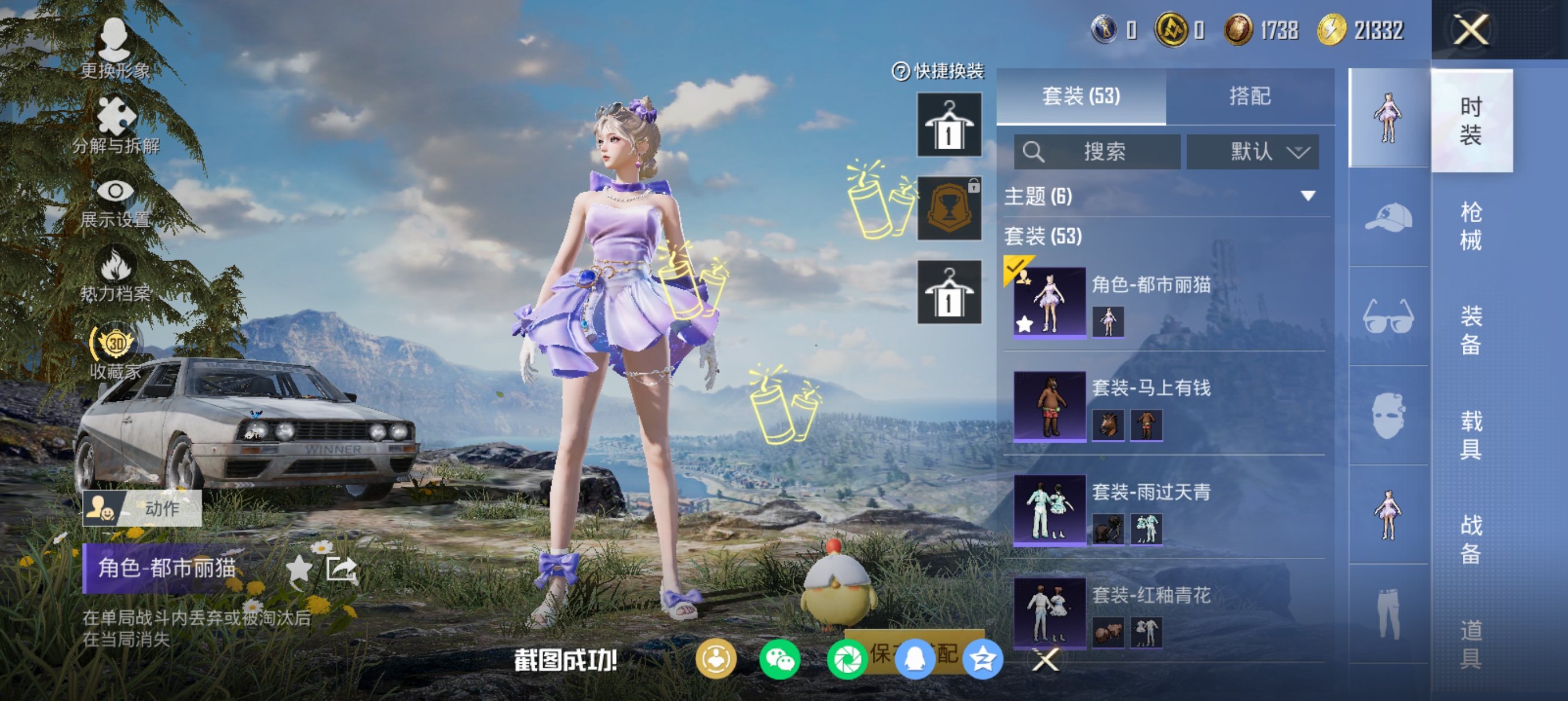Show the glasses accessory category

[x=1388, y=316]
